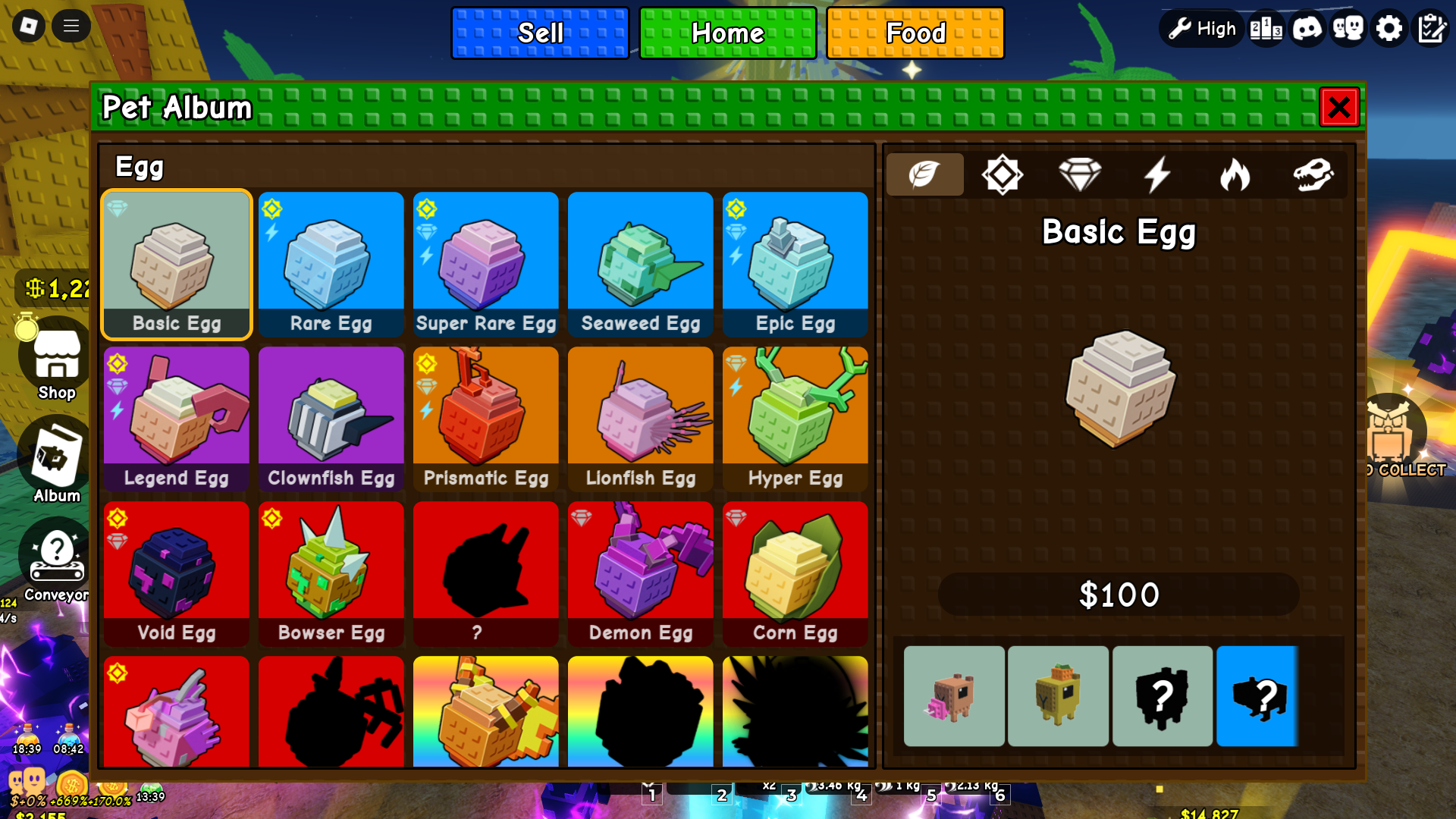Select the Legend Egg tile
Viewport: 1456px width, 819px height.
point(176,419)
